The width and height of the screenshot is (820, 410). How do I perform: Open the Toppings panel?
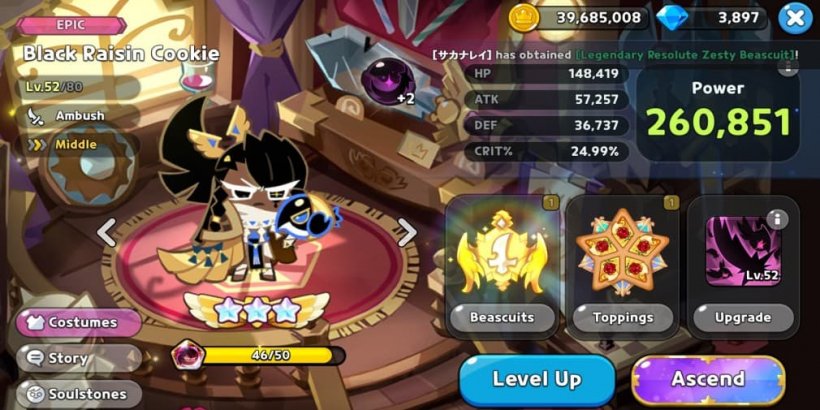click(x=622, y=266)
